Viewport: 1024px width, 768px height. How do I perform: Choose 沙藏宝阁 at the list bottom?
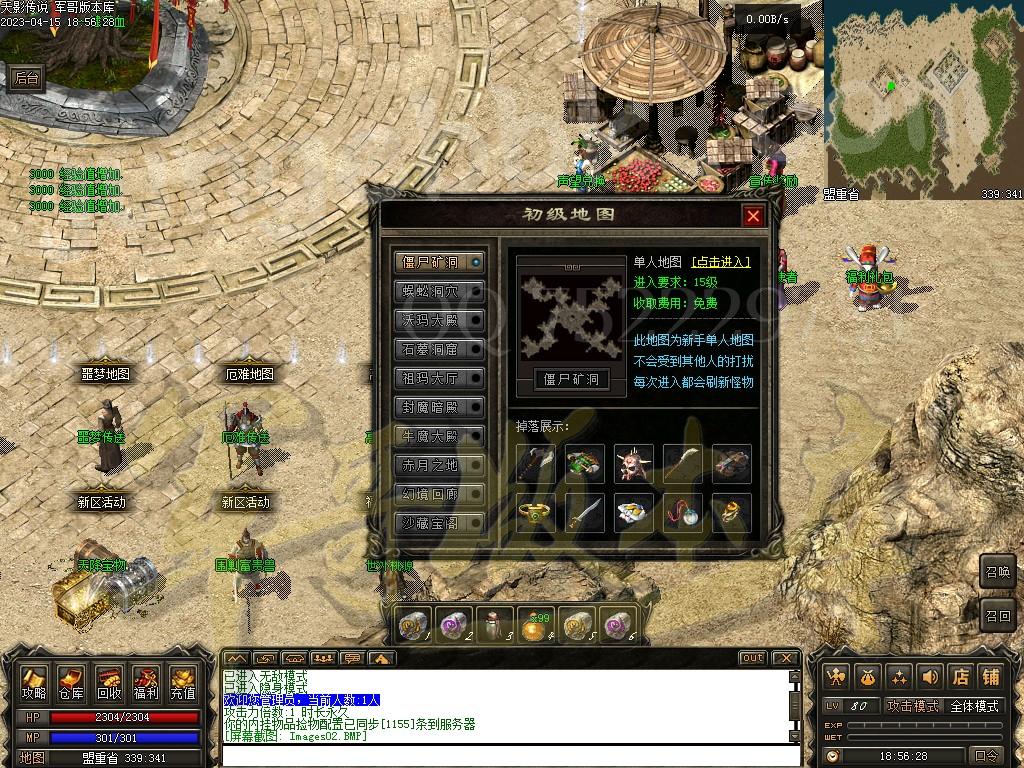pyautogui.click(x=439, y=523)
